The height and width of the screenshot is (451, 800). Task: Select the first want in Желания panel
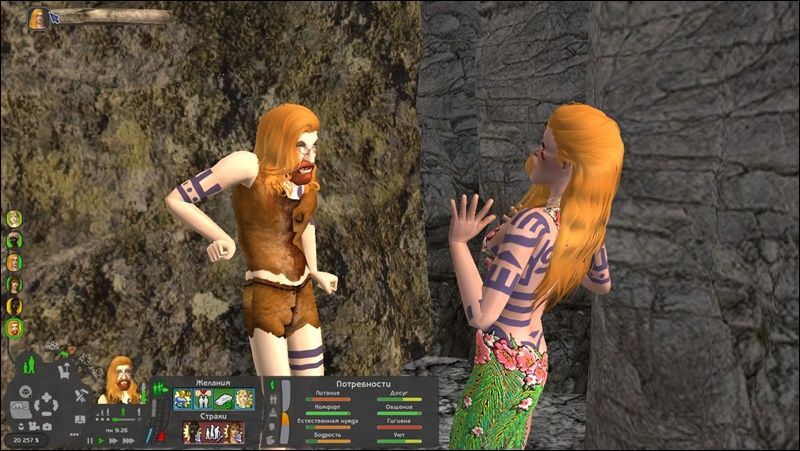[x=183, y=399]
